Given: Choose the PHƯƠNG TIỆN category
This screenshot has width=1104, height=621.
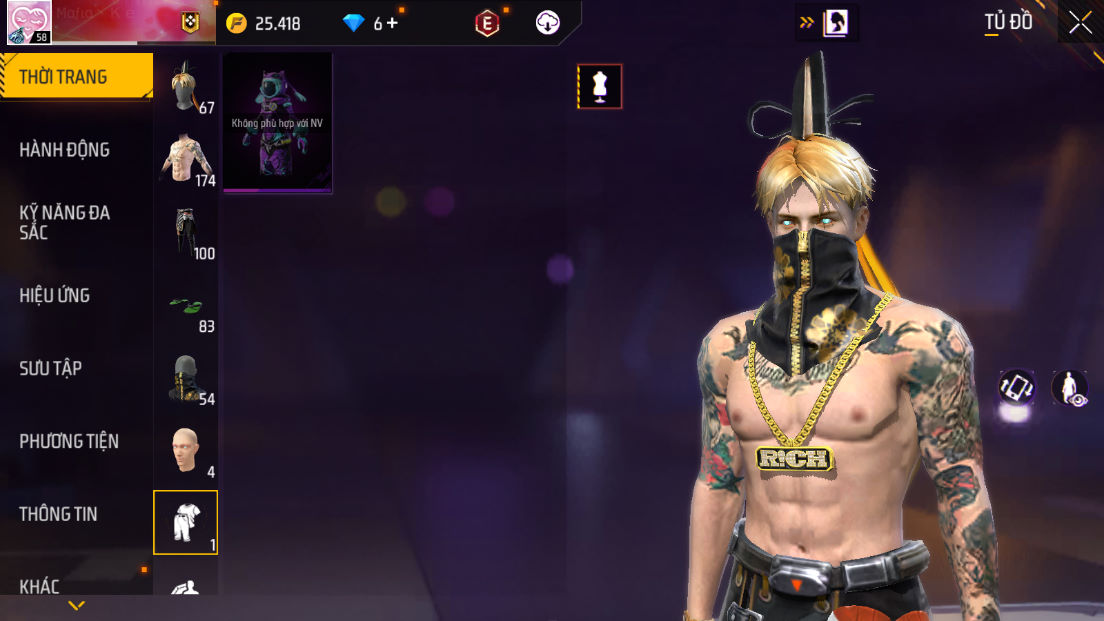Looking at the screenshot, I should click(69, 441).
